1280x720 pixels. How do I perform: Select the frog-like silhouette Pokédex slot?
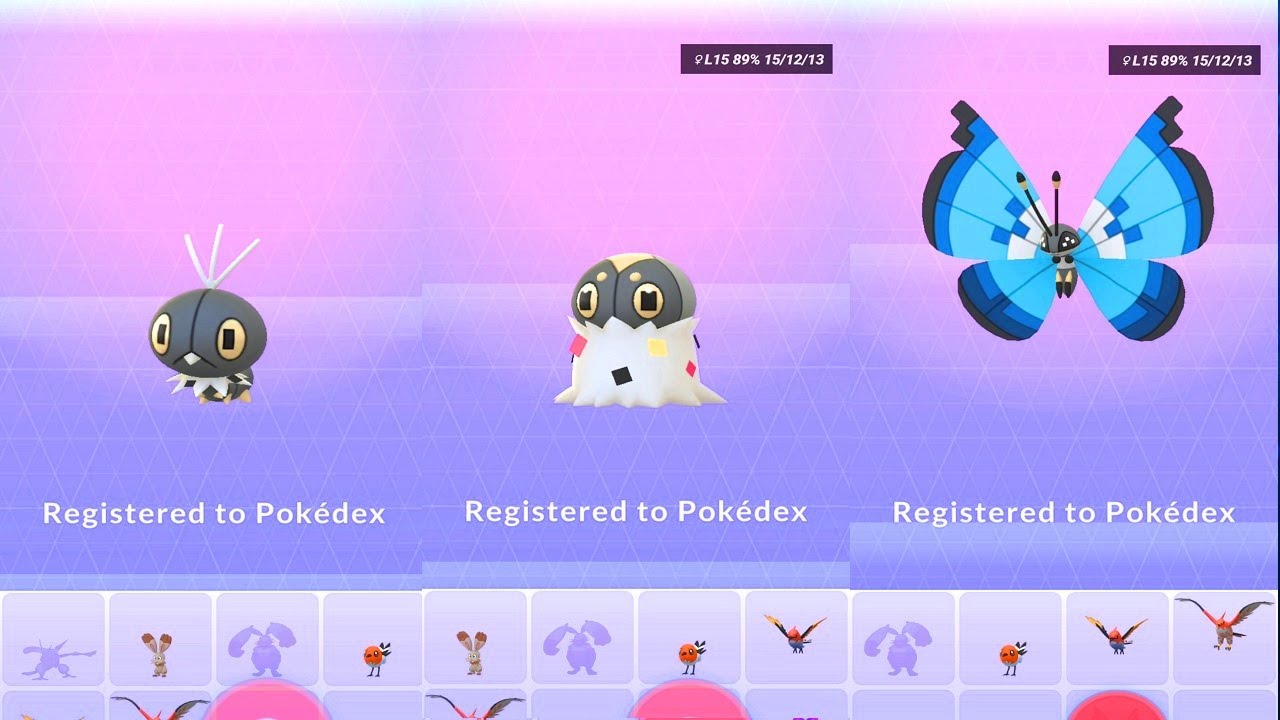click(53, 640)
